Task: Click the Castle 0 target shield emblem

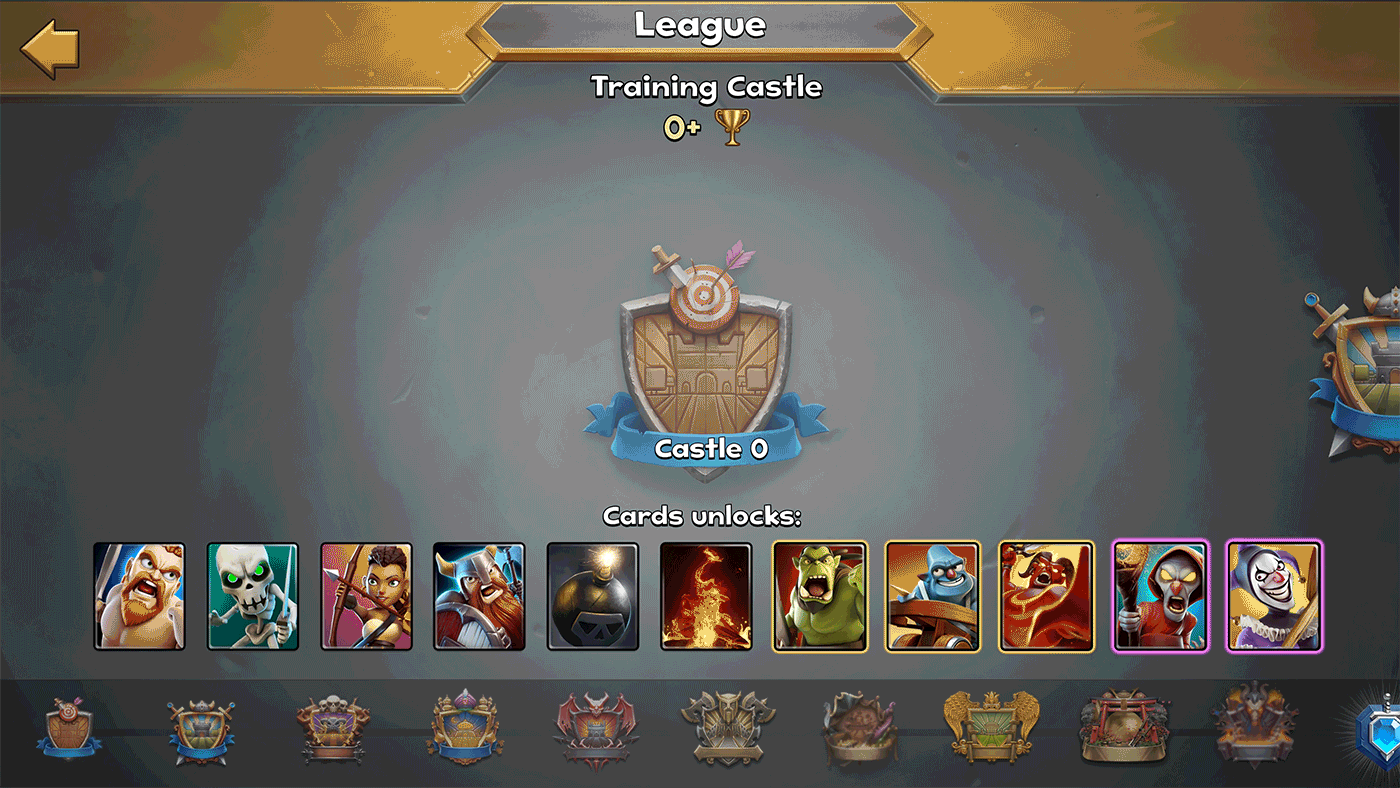Action: tap(700, 360)
